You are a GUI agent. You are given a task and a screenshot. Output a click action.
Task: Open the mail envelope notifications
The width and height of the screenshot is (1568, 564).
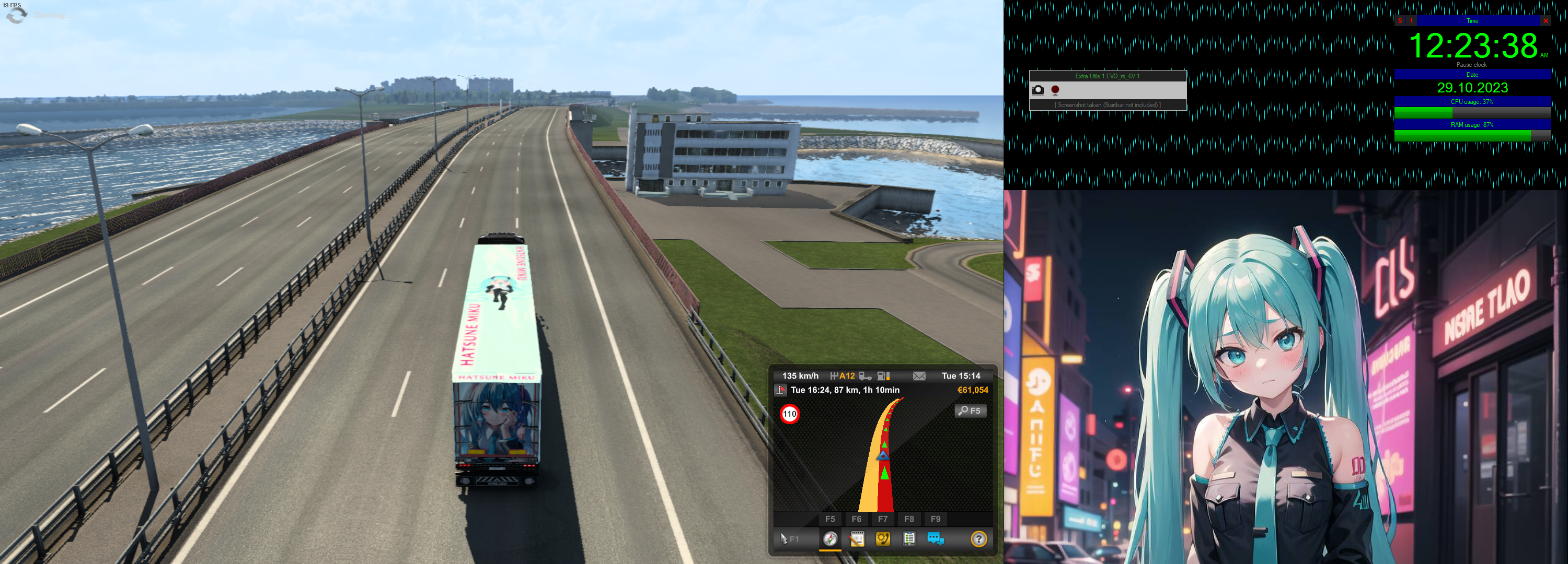pyautogui.click(x=919, y=376)
